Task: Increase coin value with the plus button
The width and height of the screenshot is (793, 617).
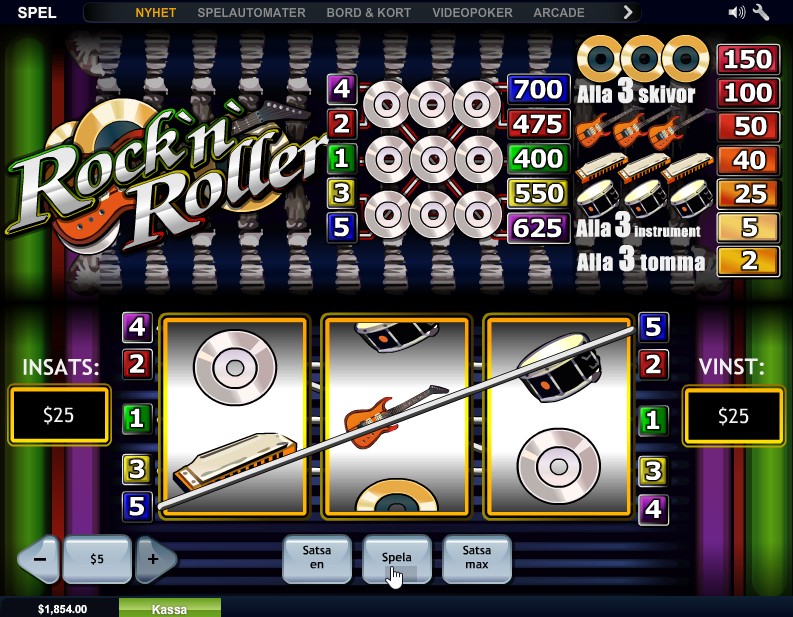Action: pyautogui.click(x=153, y=559)
